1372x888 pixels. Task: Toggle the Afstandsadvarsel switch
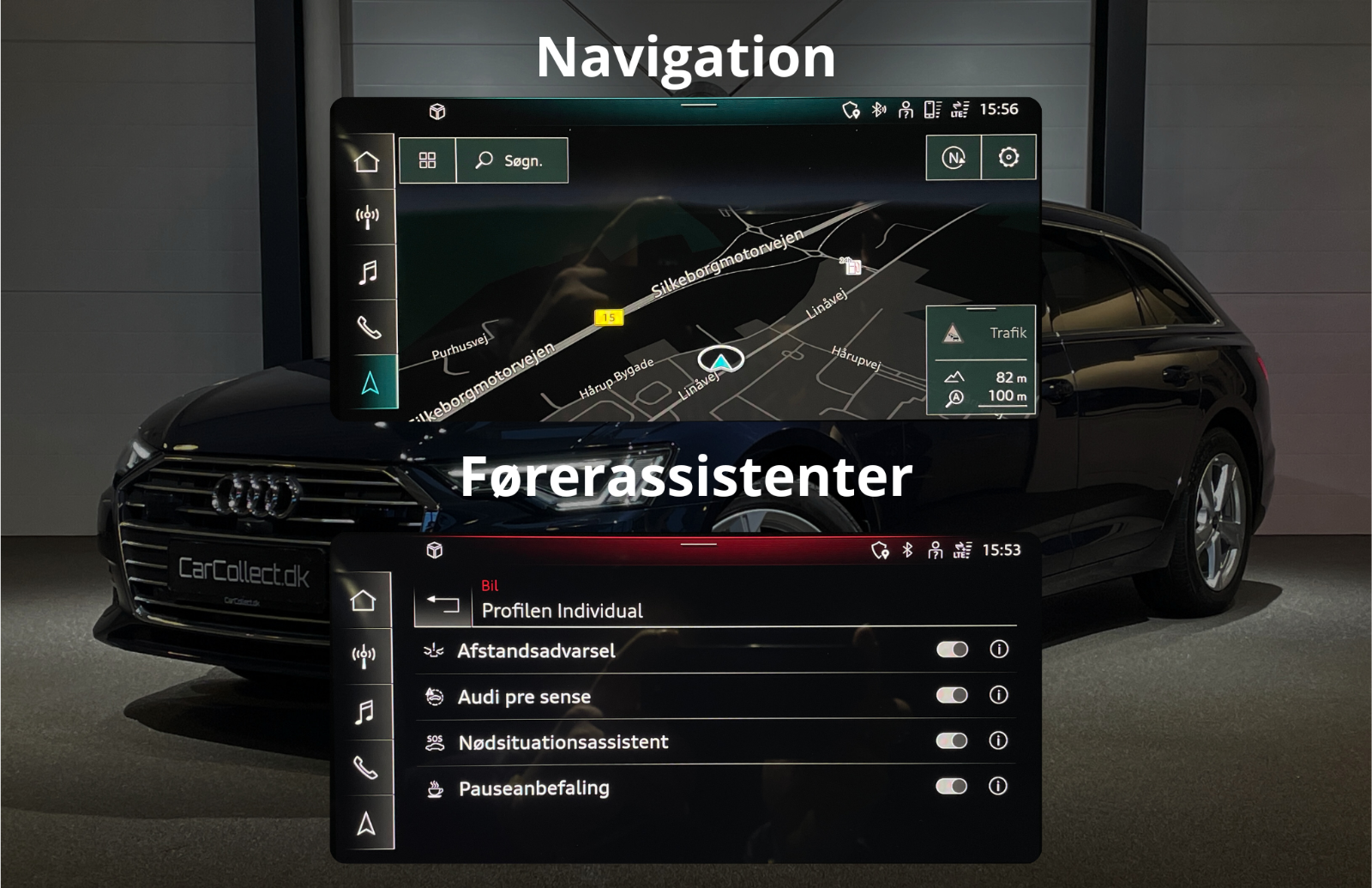(952, 649)
